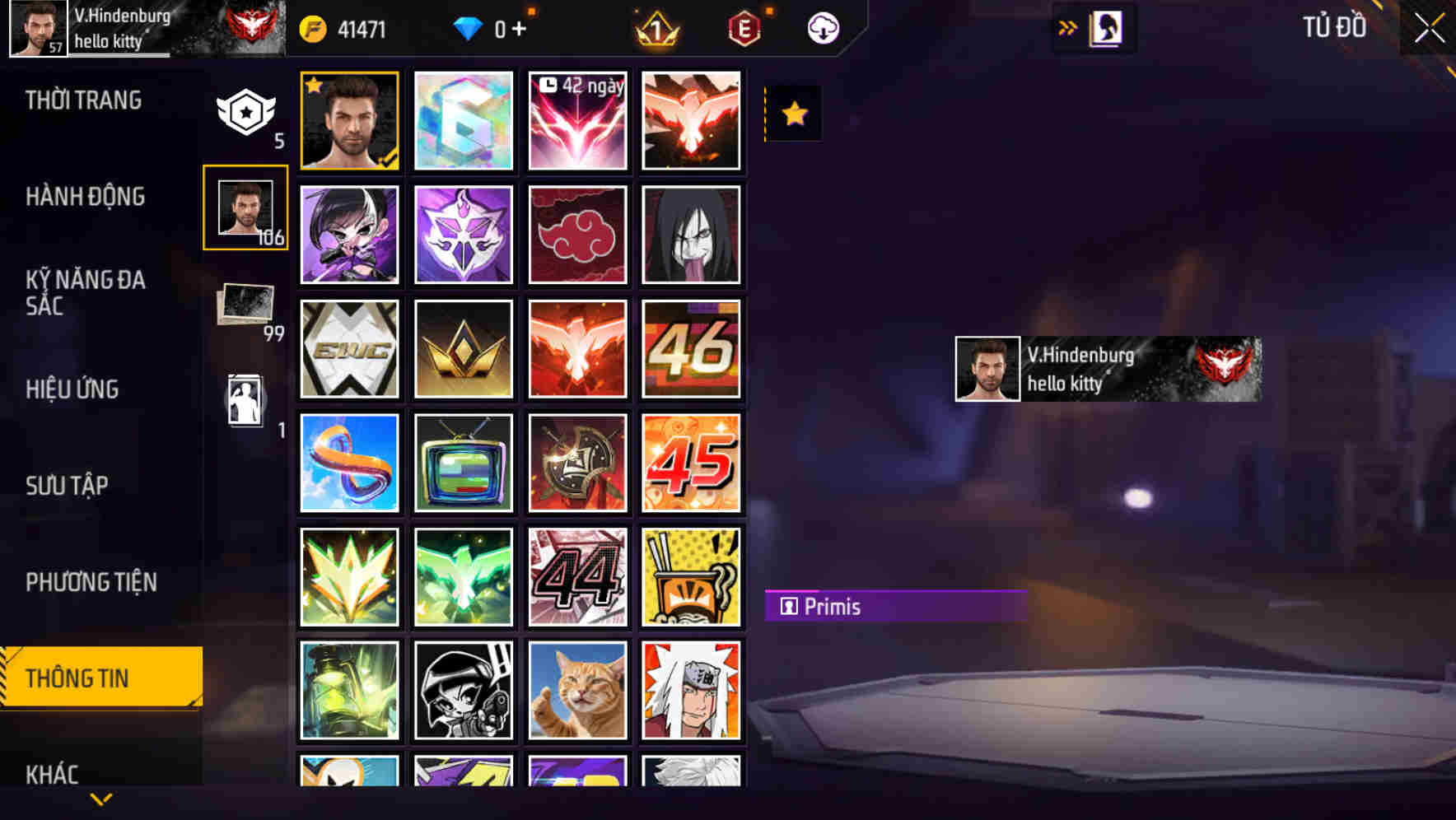1456x820 pixels.
Task: Open the PHƯƠNG TIỆN tab
Action: [91, 581]
